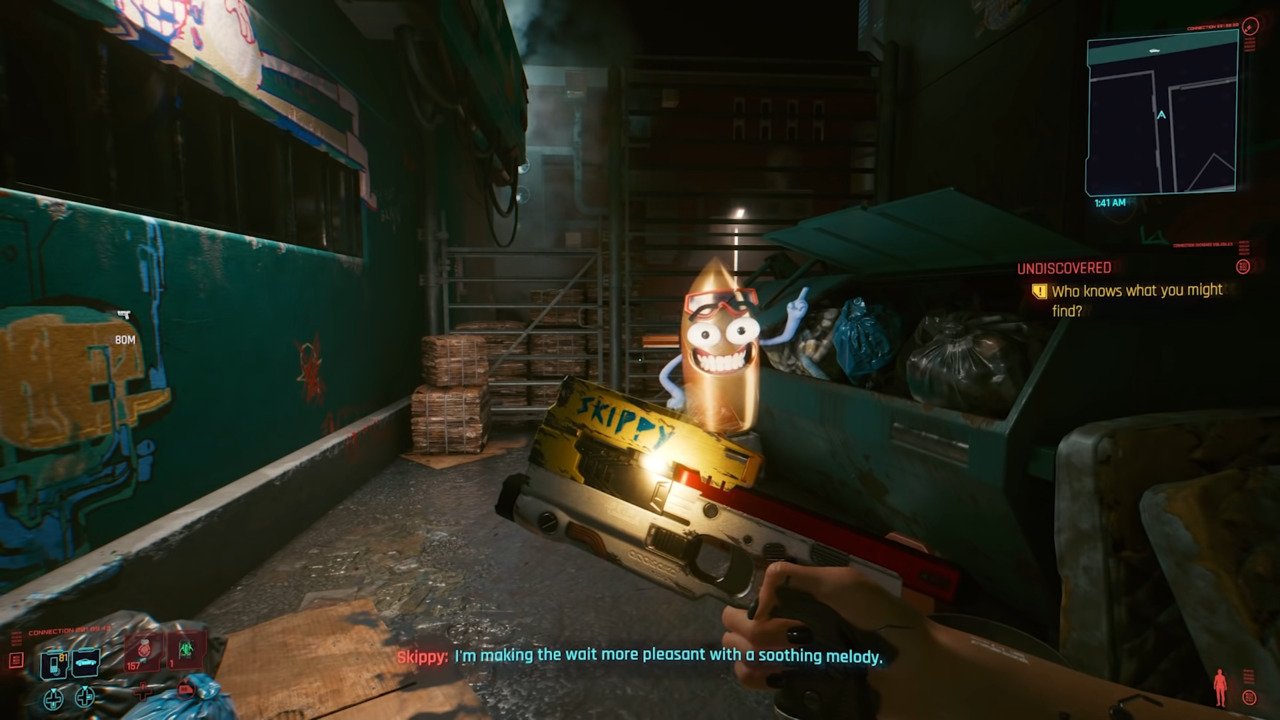Viewport: 1280px width, 720px height.
Task: Open the phone quick slot
Action: pos(54,664)
